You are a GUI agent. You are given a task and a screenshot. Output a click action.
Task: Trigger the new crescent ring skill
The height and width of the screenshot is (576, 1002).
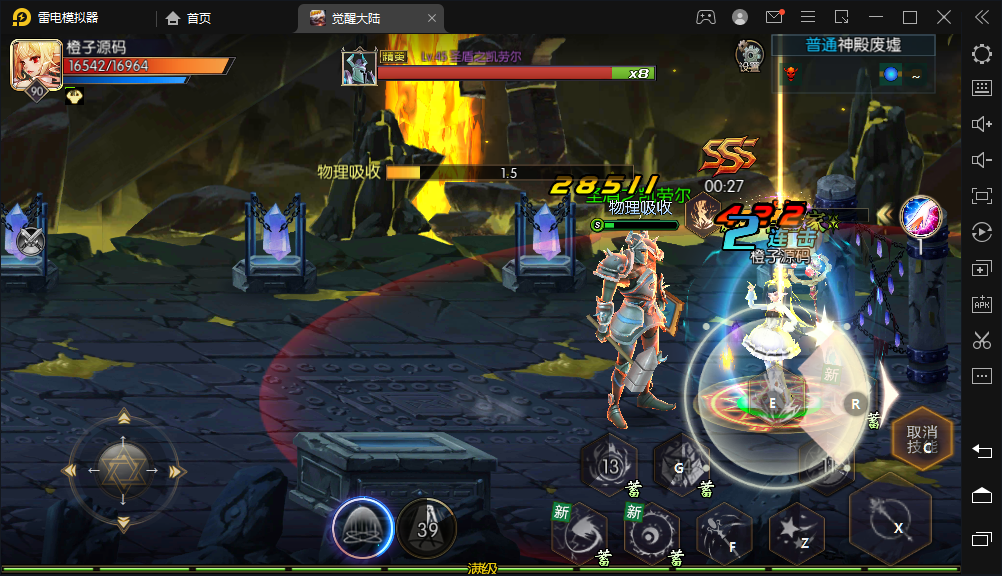(x=651, y=533)
